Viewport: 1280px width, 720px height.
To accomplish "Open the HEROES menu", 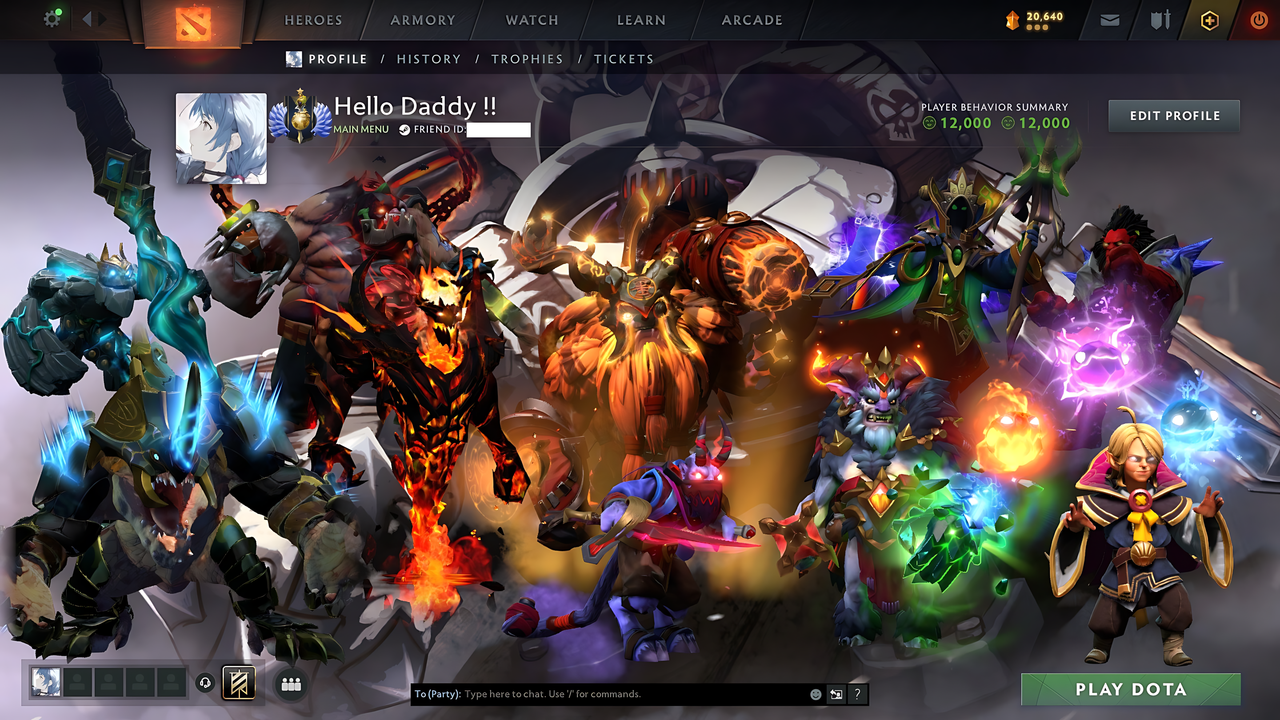I will pos(313,19).
